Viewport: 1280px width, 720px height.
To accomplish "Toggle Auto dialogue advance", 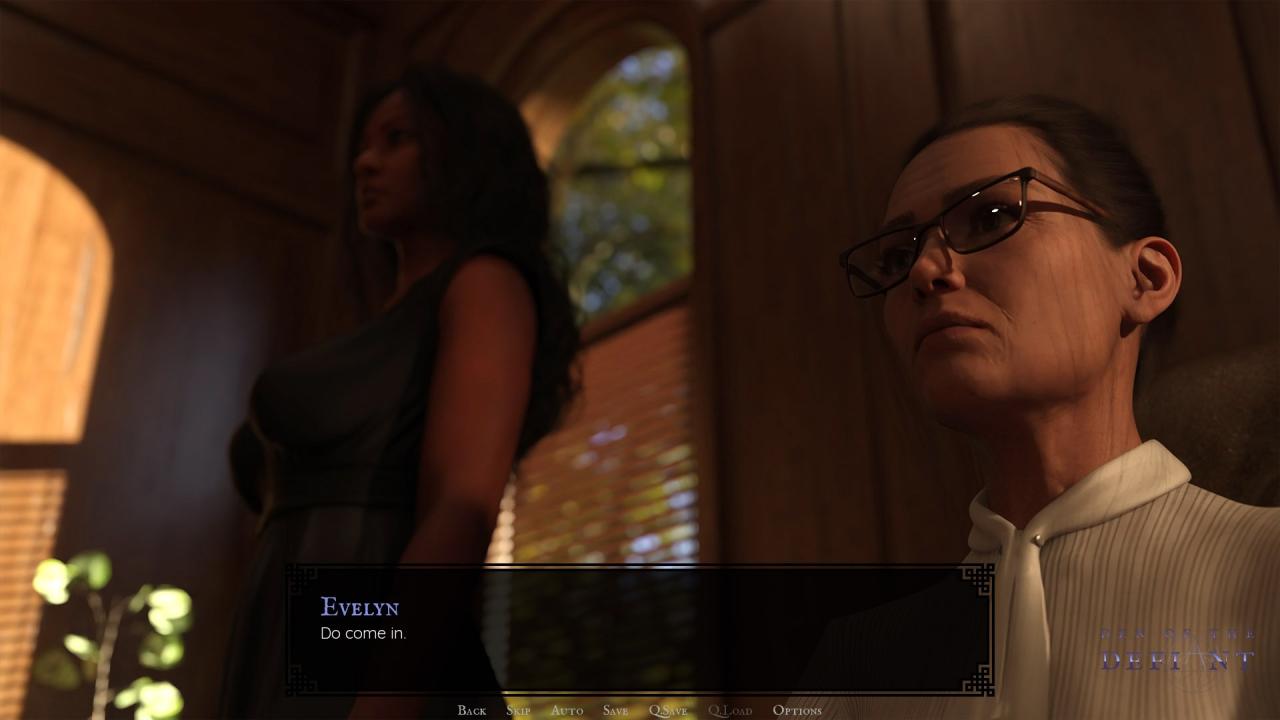I will (566, 710).
